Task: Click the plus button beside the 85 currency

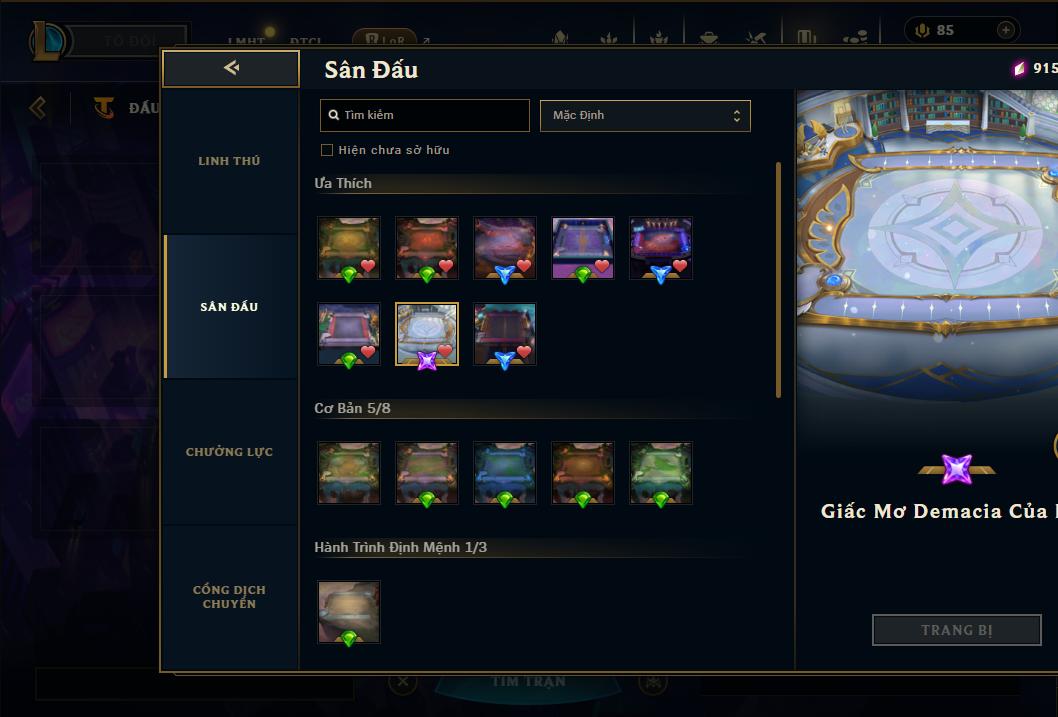Action: coord(1005,30)
